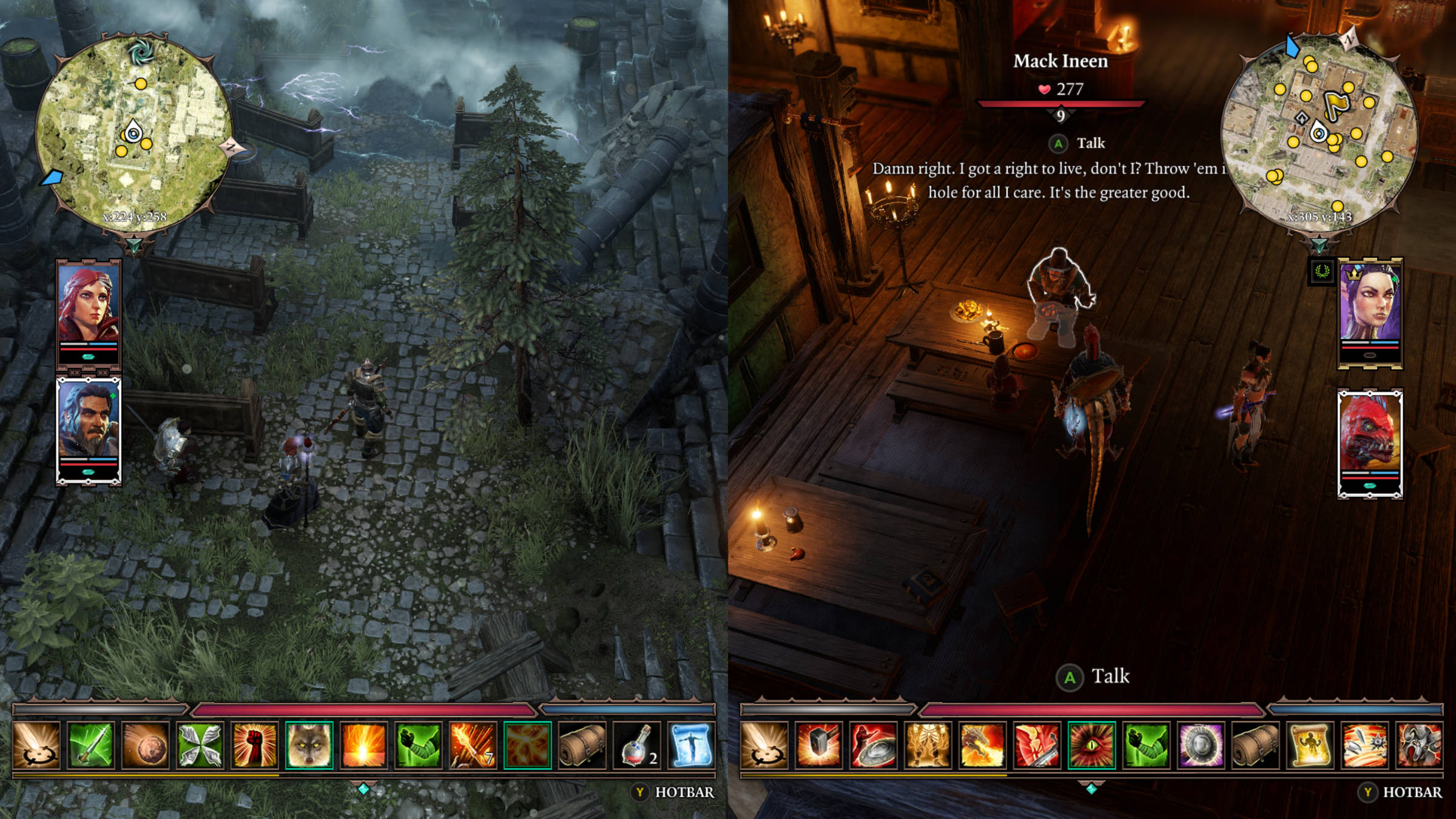
Task: Use the flaming arrows skill showing 7
Action: coord(473,745)
